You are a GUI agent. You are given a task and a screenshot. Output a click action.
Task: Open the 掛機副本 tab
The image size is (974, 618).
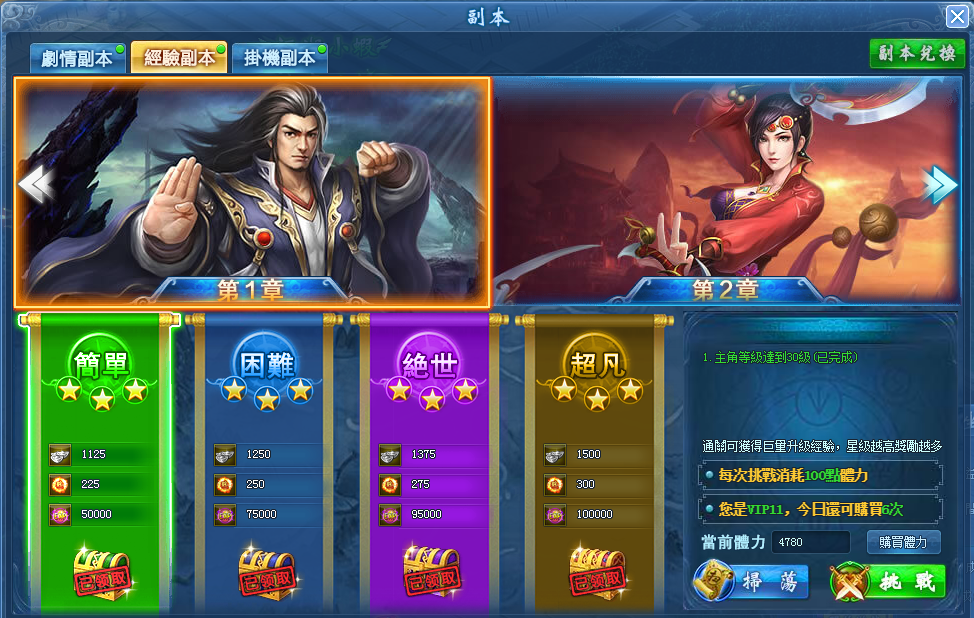[279, 58]
